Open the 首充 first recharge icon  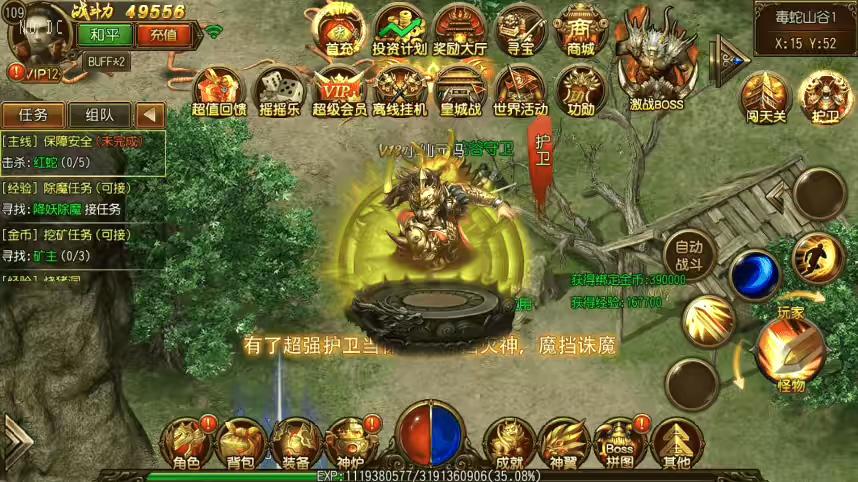point(339,30)
